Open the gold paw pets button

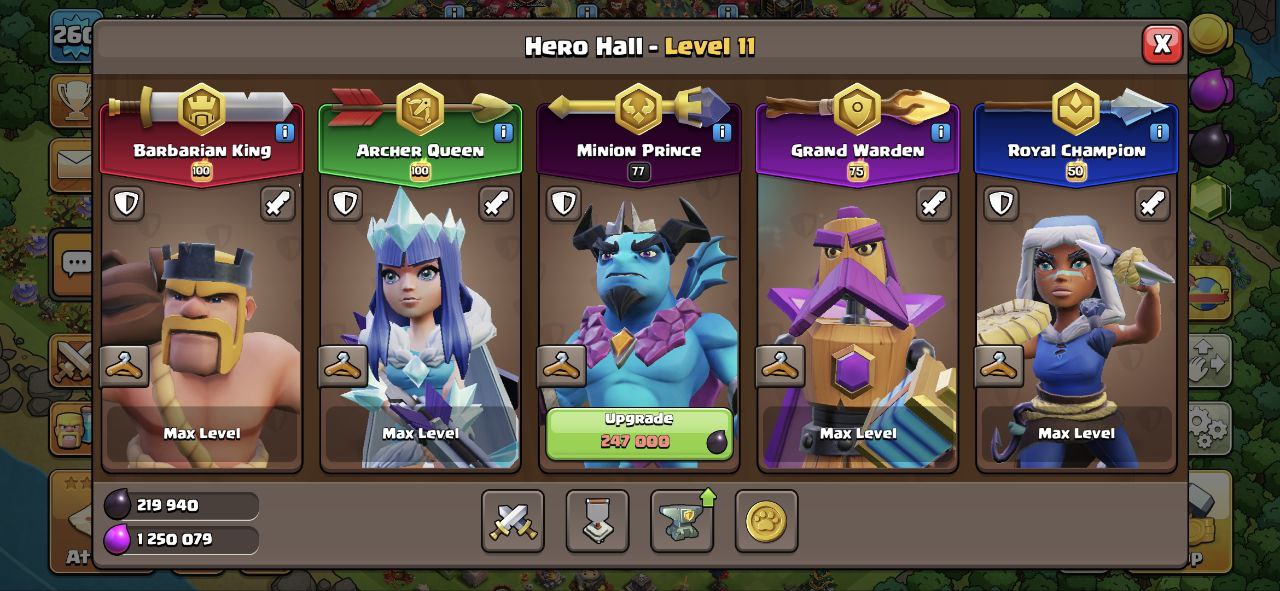(x=766, y=521)
